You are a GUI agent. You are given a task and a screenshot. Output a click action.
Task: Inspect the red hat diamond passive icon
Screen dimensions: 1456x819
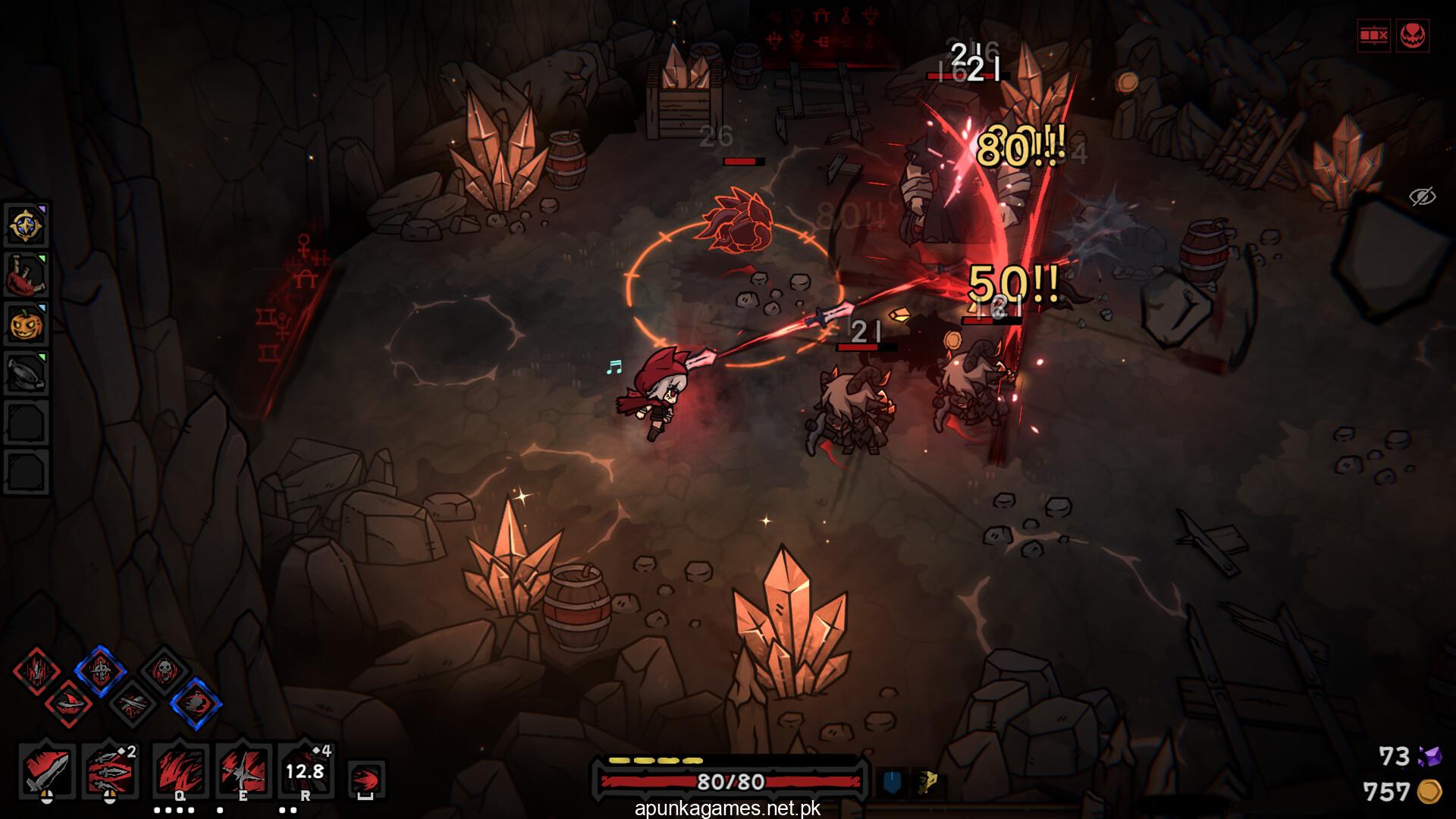click(x=69, y=704)
